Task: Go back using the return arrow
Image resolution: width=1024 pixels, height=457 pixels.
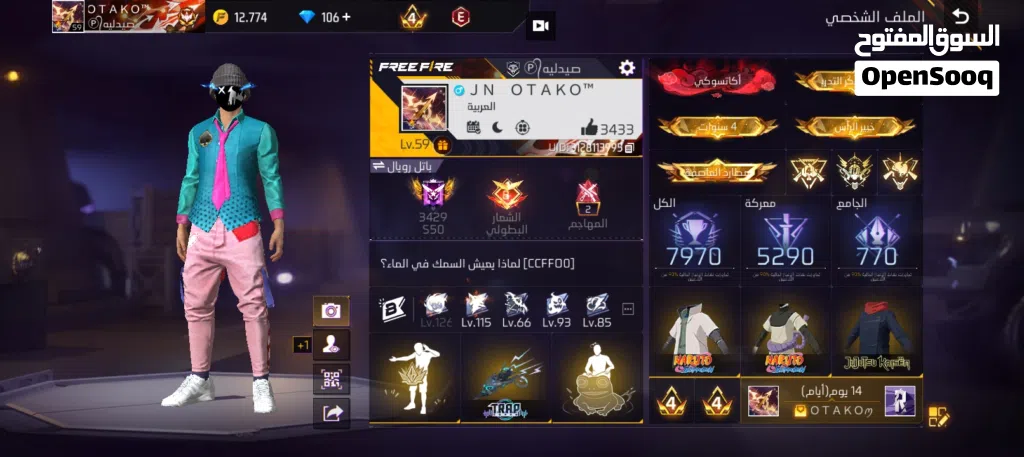Action: (960, 16)
